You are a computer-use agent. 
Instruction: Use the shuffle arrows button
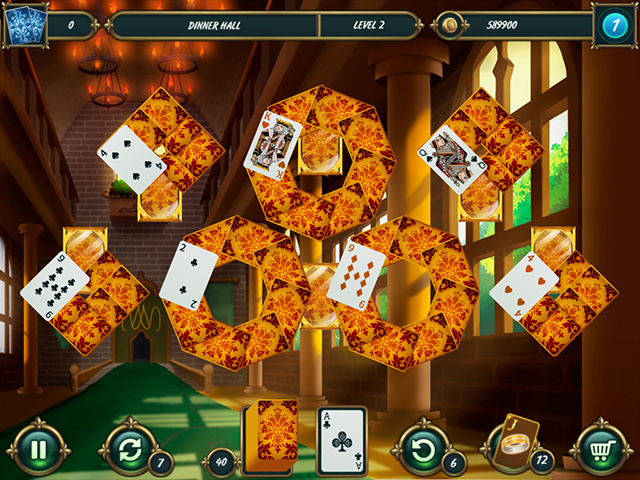[128, 449]
